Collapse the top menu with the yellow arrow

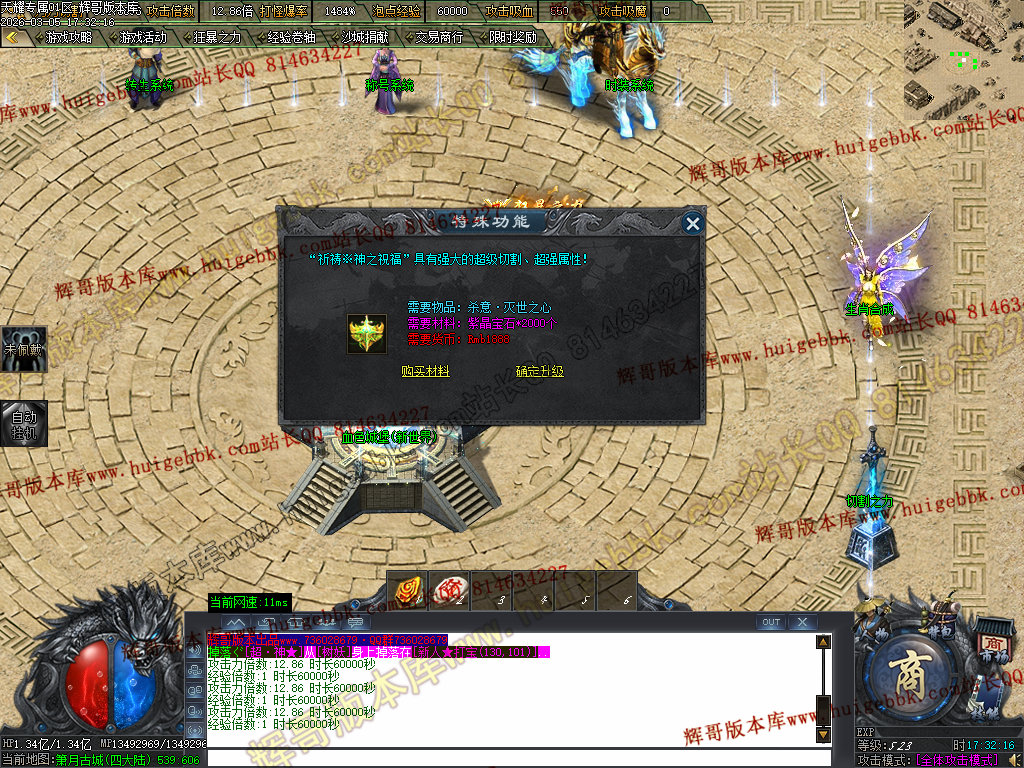tap(12, 37)
